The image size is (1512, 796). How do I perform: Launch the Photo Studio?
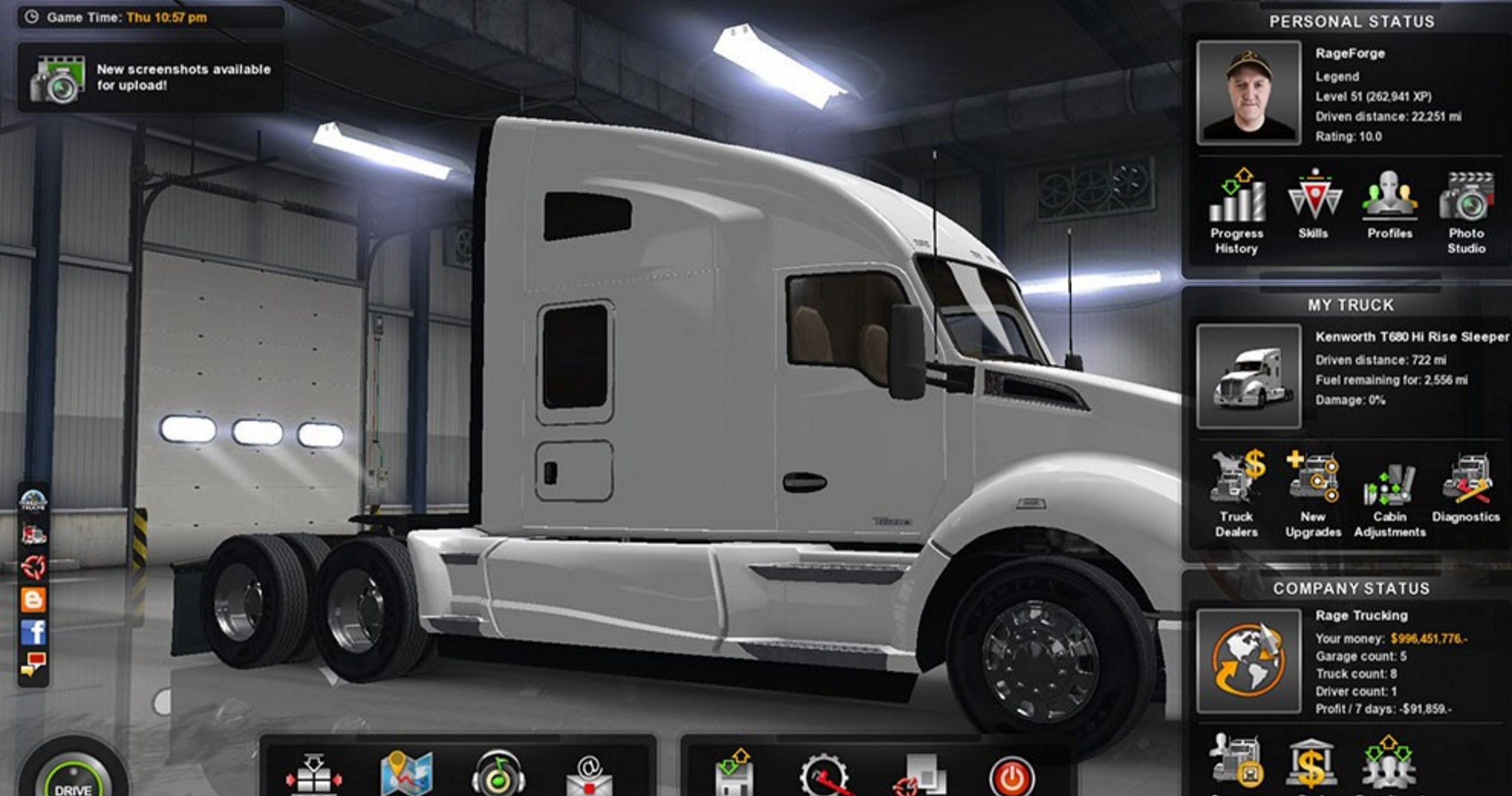(x=1467, y=212)
